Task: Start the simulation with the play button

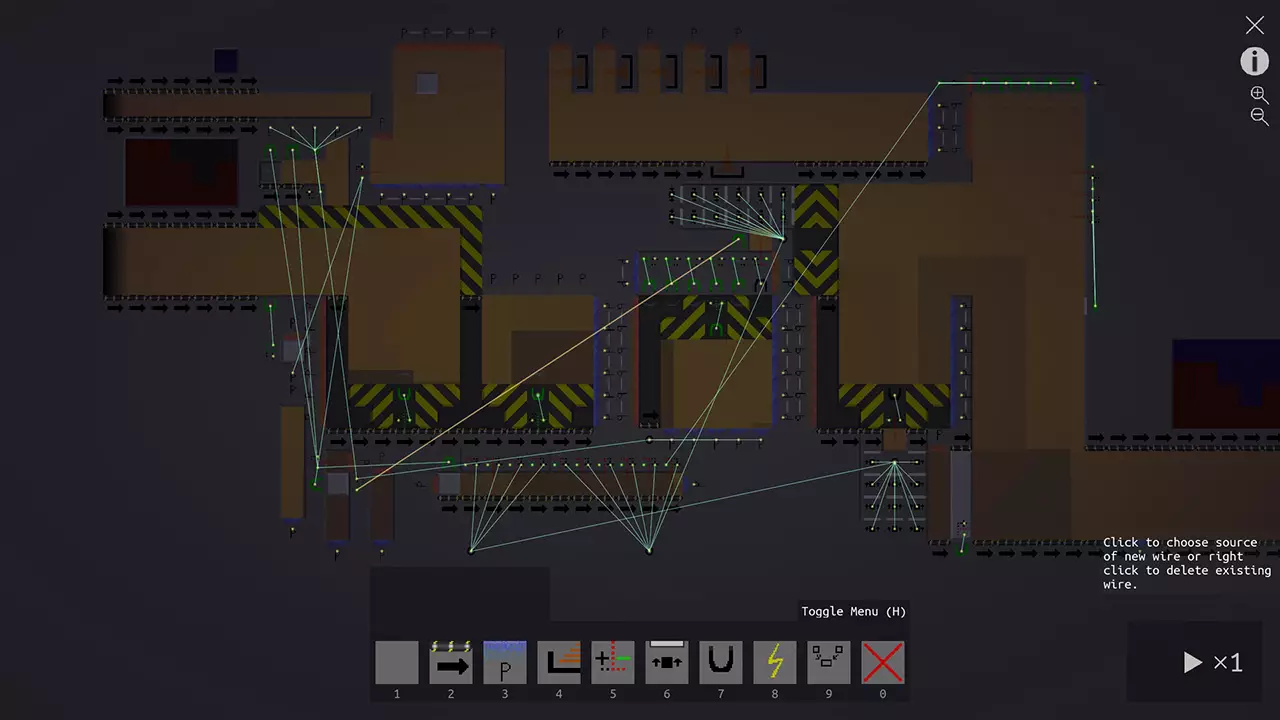Action: pyautogui.click(x=1192, y=662)
